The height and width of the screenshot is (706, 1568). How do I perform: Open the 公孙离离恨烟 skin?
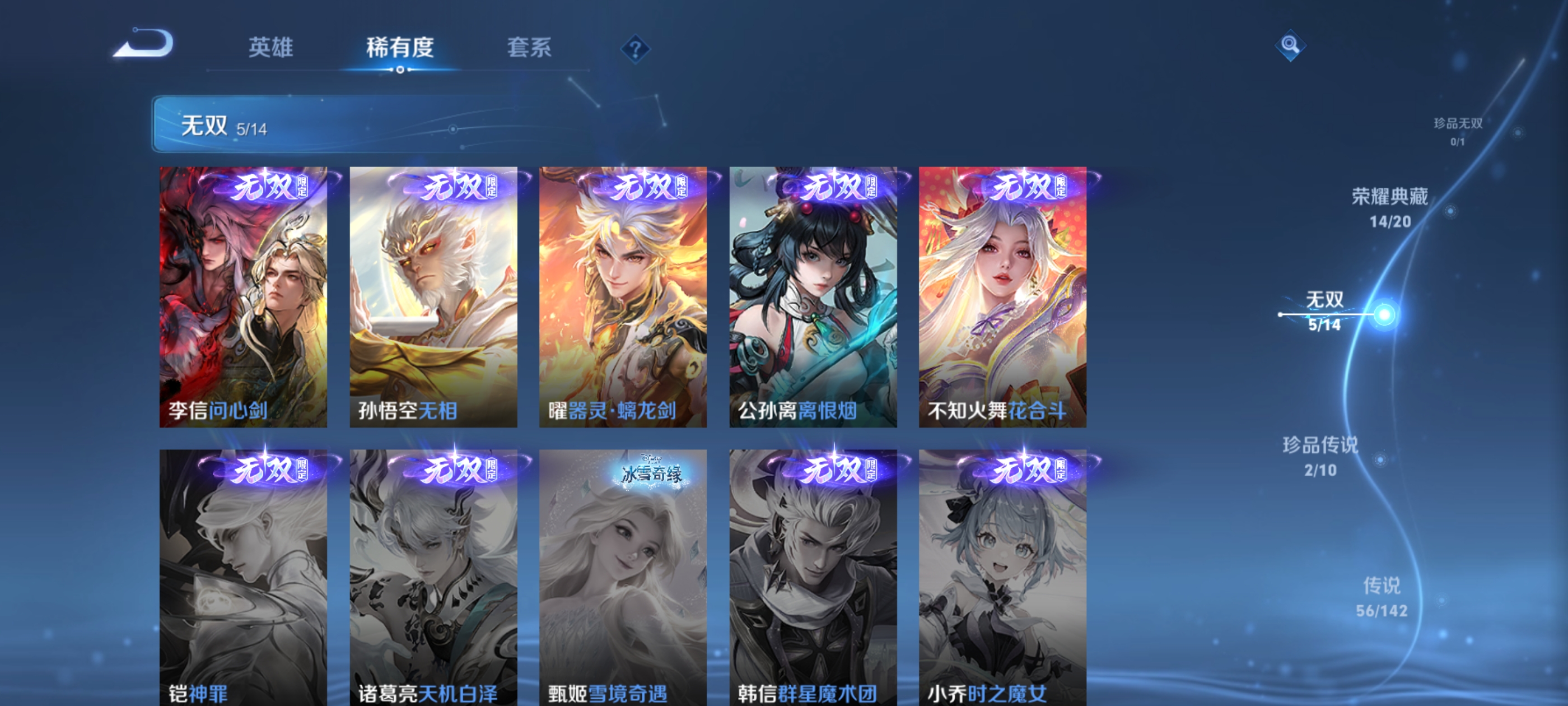(813, 299)
